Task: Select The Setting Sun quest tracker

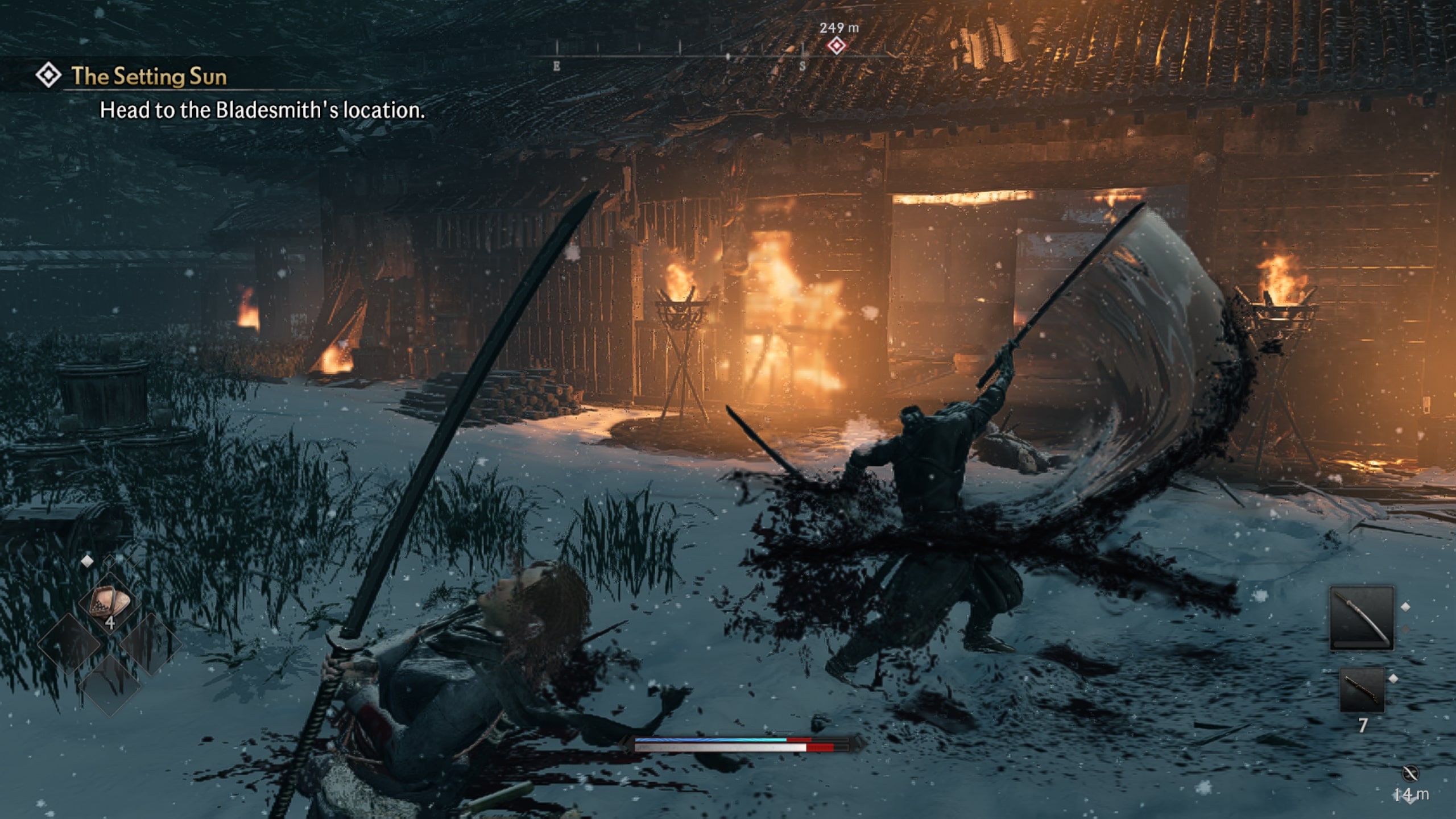Action: point(148,76)
